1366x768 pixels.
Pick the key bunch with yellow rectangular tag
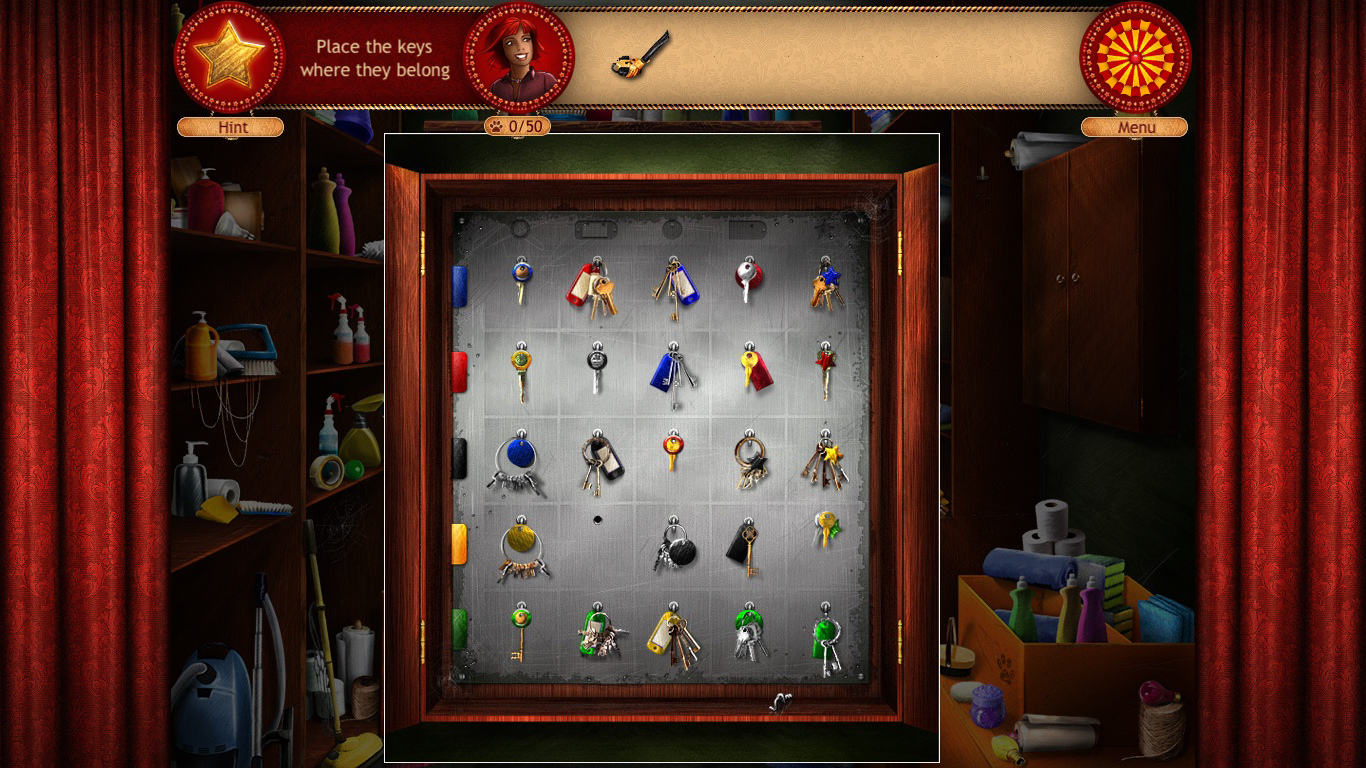pos(671,635)
